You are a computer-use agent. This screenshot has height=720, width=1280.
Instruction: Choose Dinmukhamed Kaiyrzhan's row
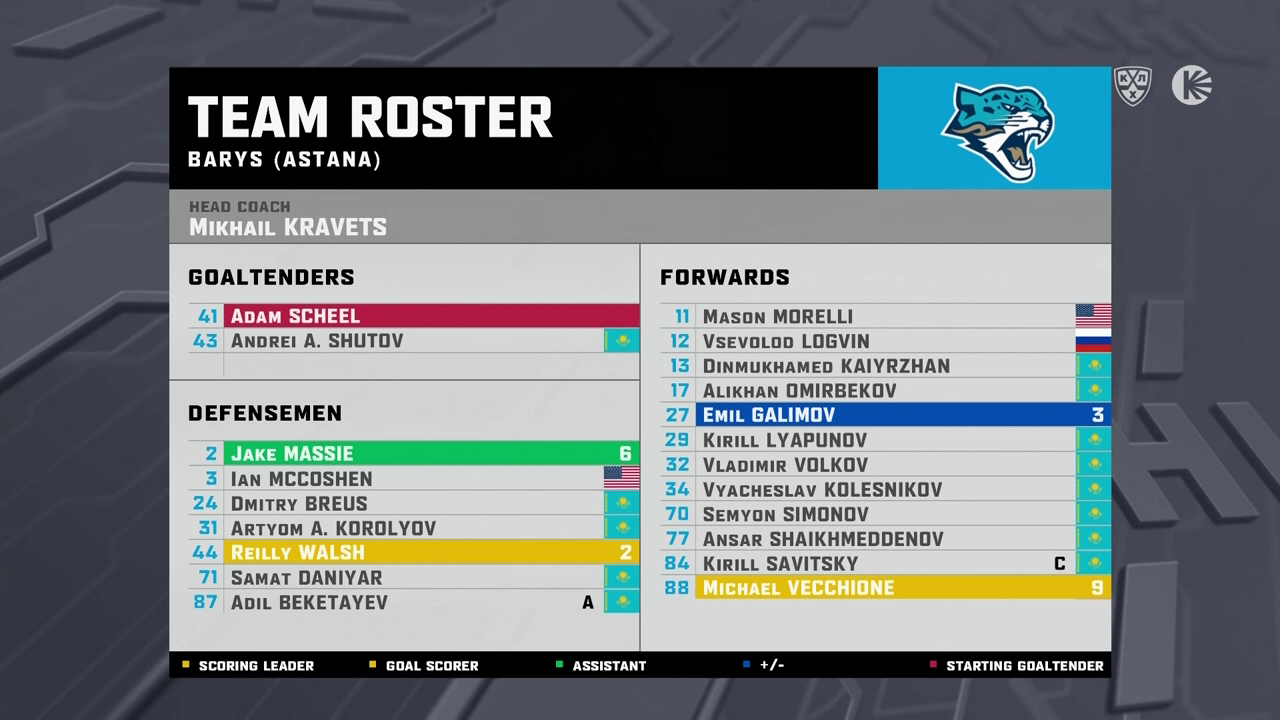click(x=885, y=366)
